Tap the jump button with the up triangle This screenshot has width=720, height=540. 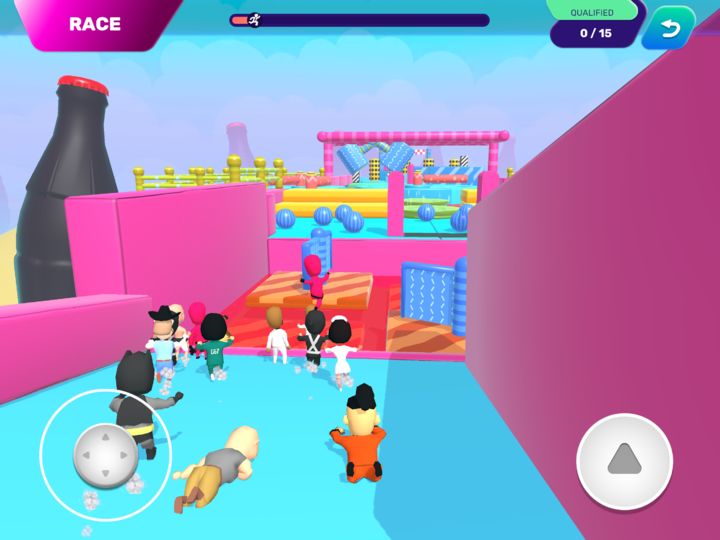pos(624,460)
